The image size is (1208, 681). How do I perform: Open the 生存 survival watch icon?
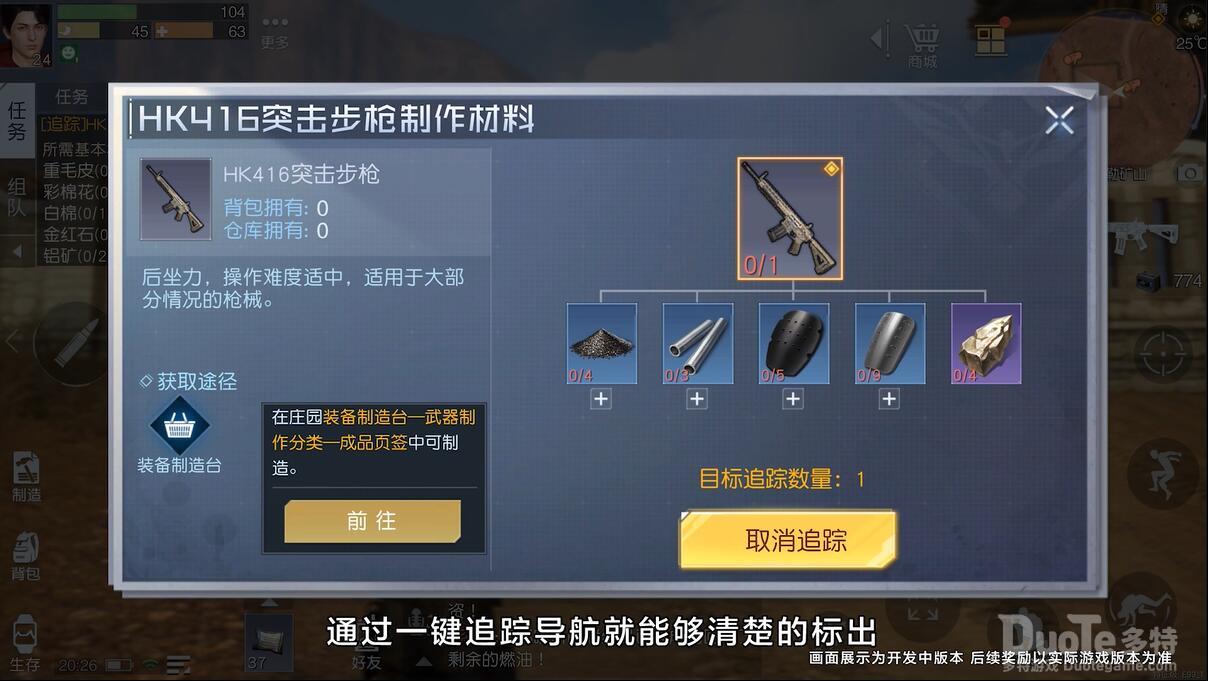coord(26,642)
